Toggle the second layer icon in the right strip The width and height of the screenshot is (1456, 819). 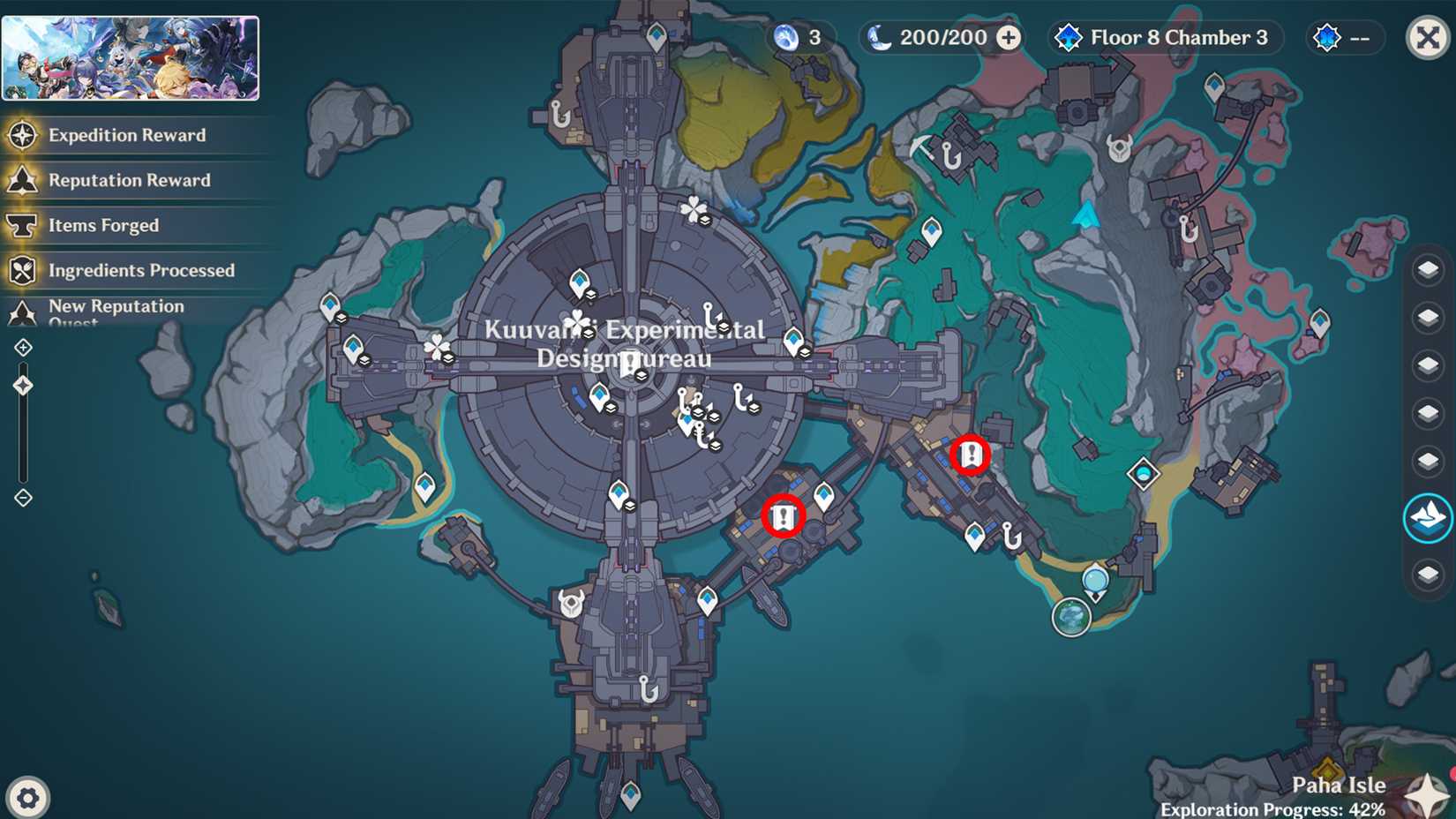tap(1426, 313)
